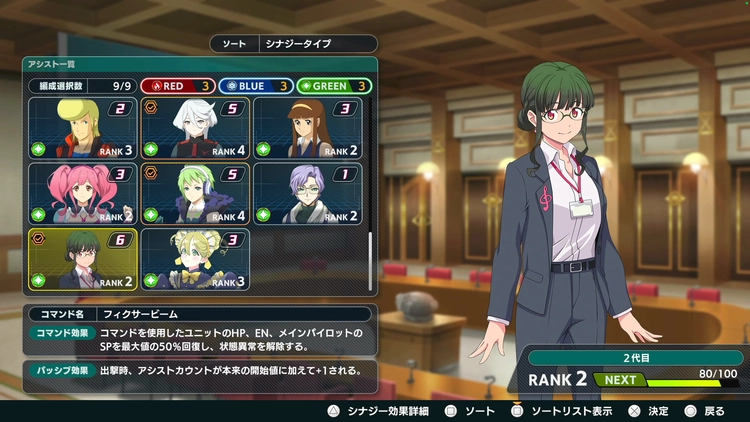
Task: Pick the brown-haired girl with headband
Action: tap(305, 128)
